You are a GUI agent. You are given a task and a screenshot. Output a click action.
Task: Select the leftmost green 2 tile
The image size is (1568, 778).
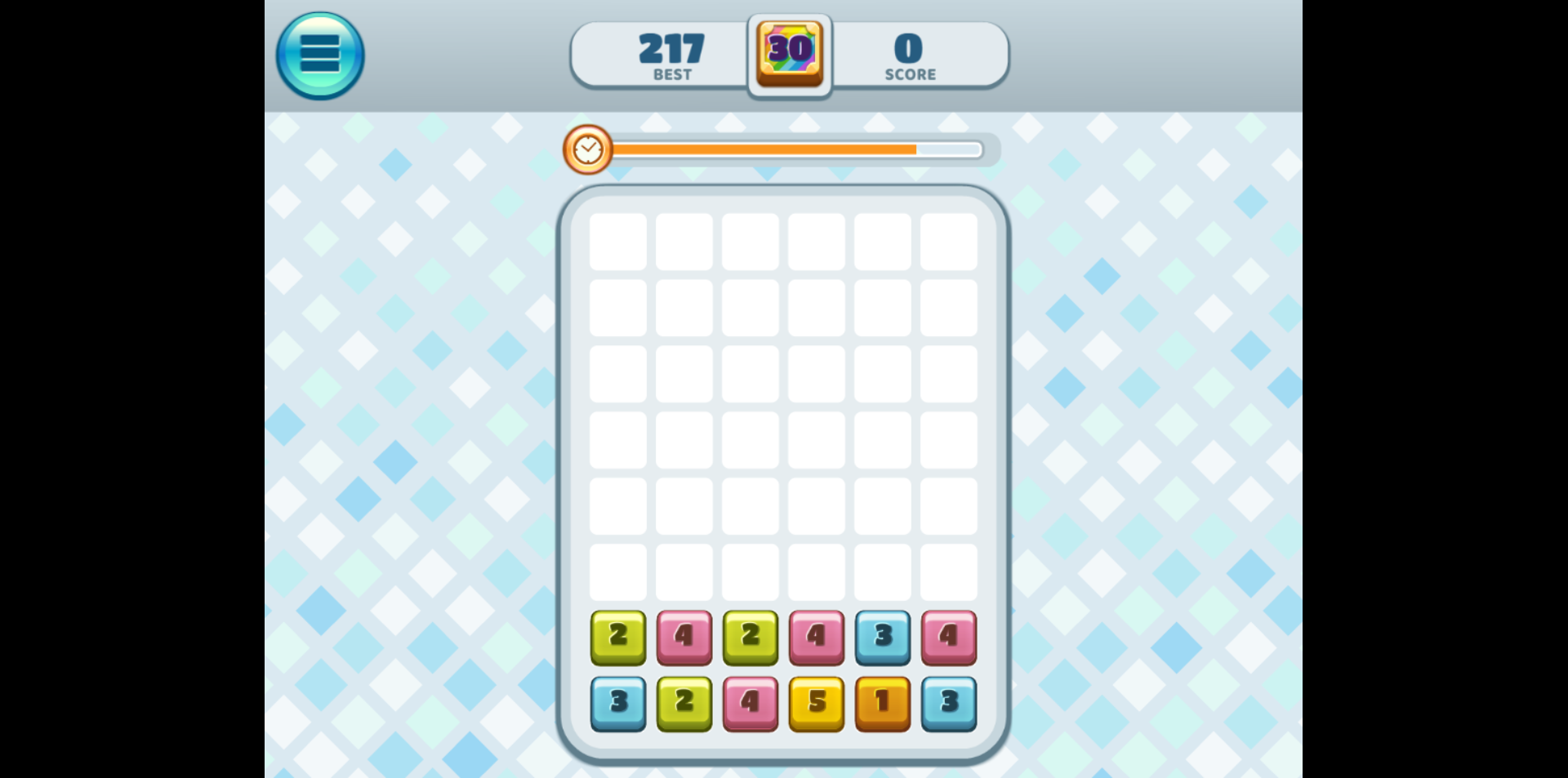click(618, 638)
